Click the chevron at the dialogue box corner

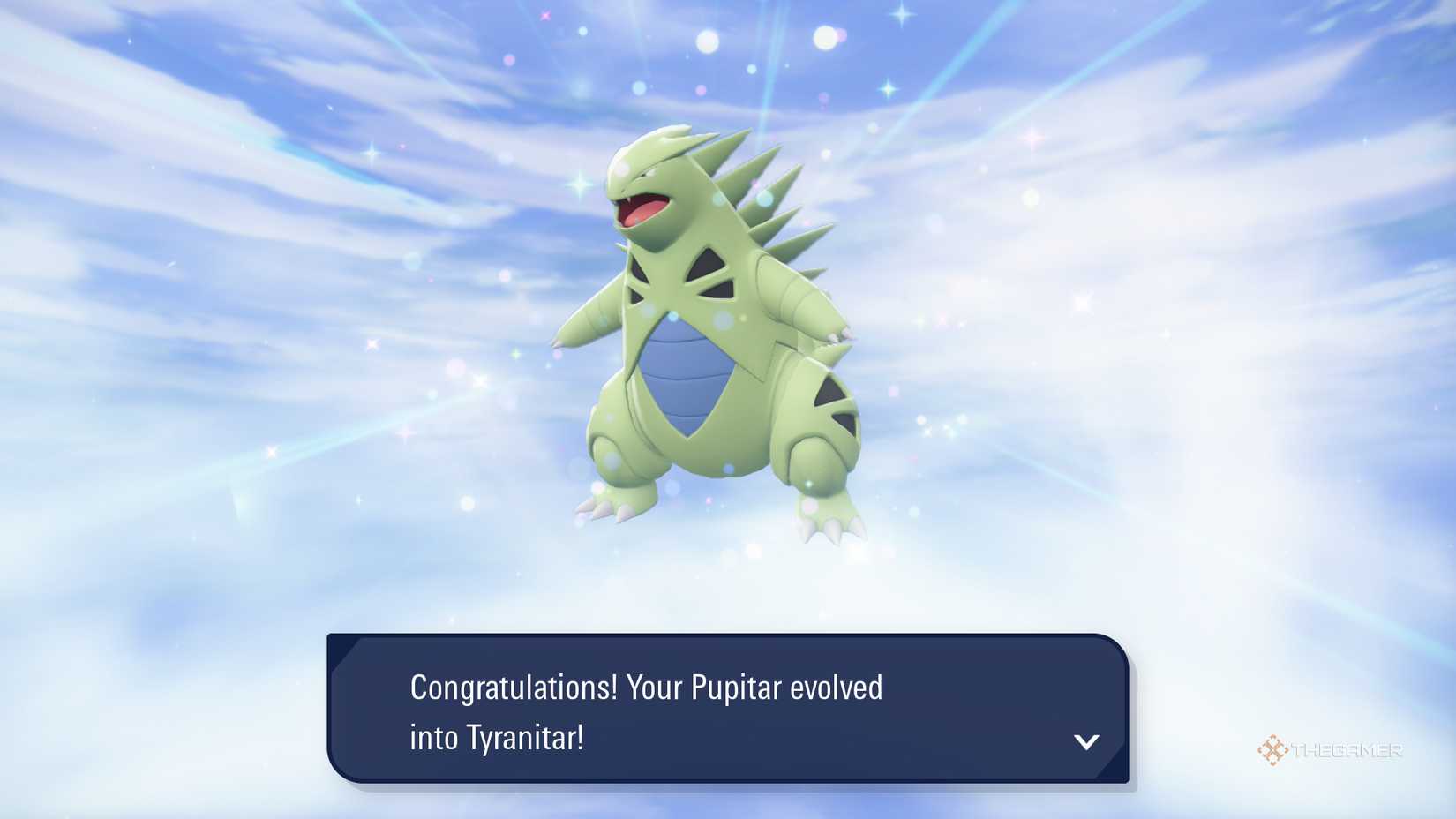1087,742
